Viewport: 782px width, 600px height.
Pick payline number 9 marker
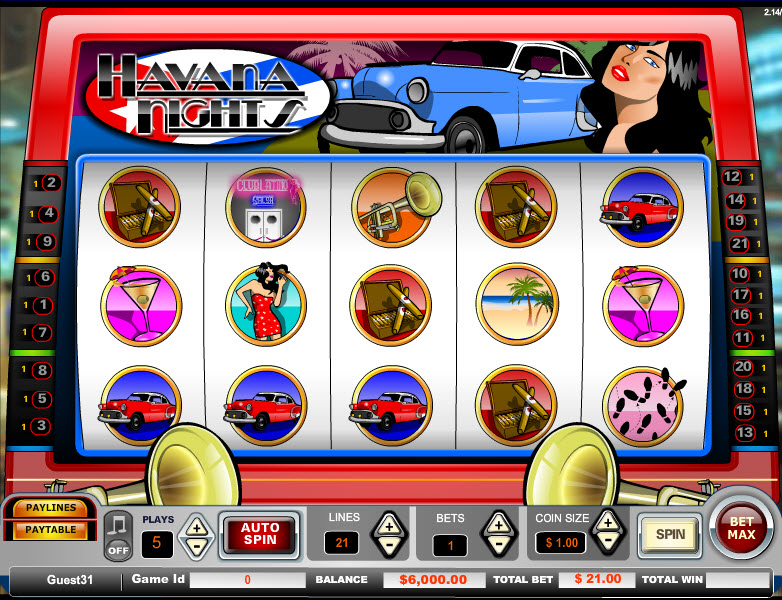tap(47, 241)
